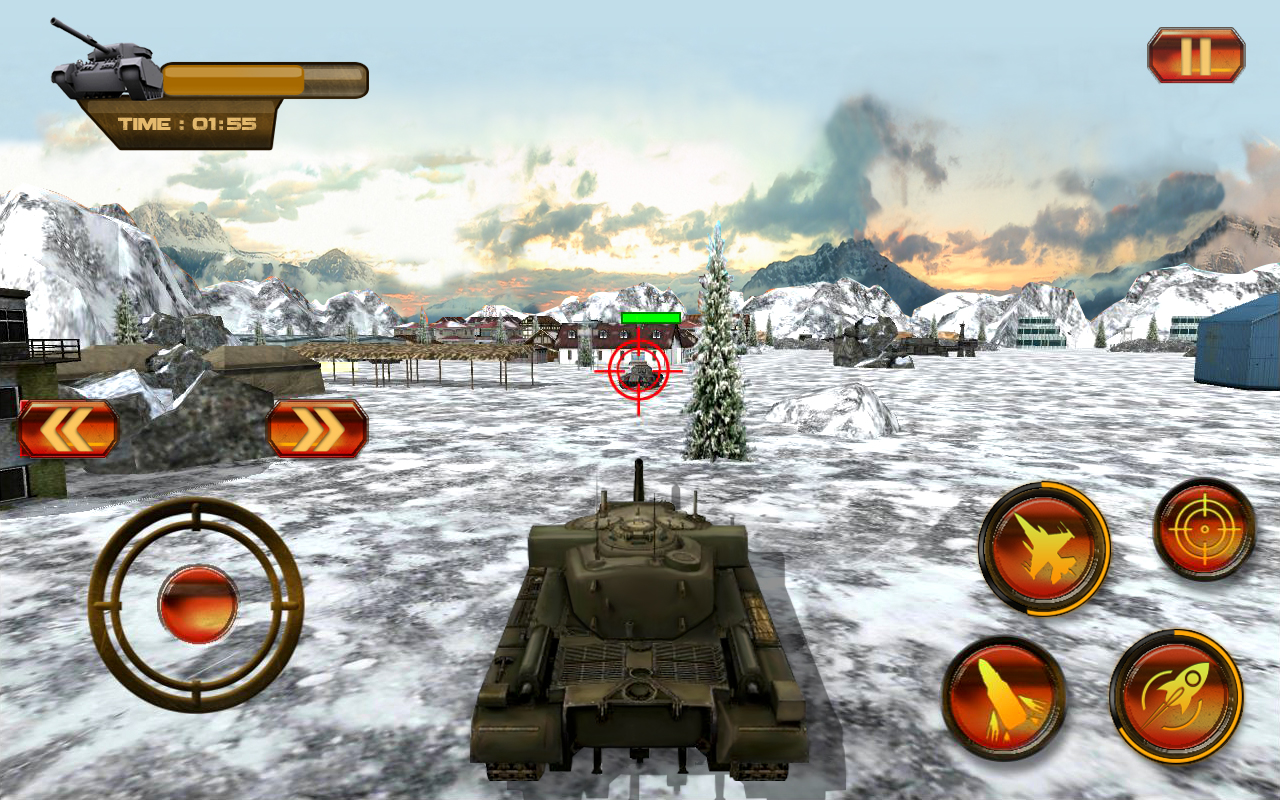
Task: Tap the tank icon near the health bar
Action: pos(105,65)
